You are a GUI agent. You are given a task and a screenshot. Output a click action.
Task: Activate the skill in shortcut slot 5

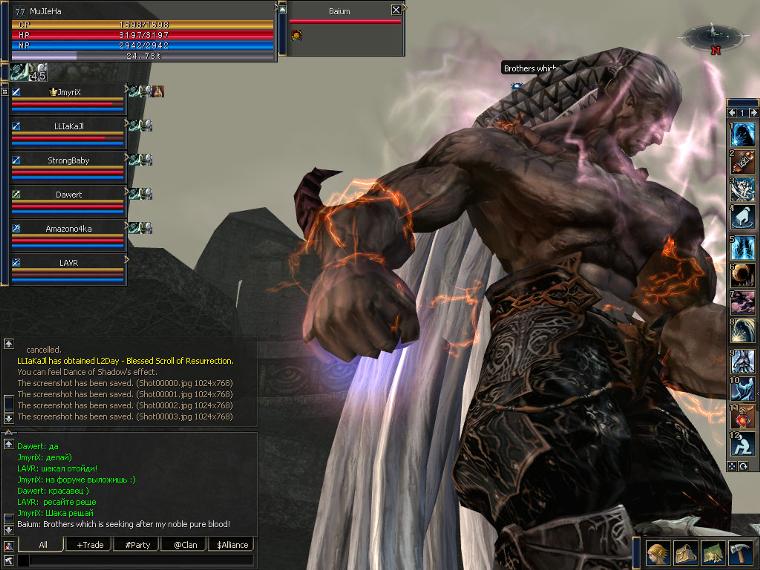tap(743, 245)
